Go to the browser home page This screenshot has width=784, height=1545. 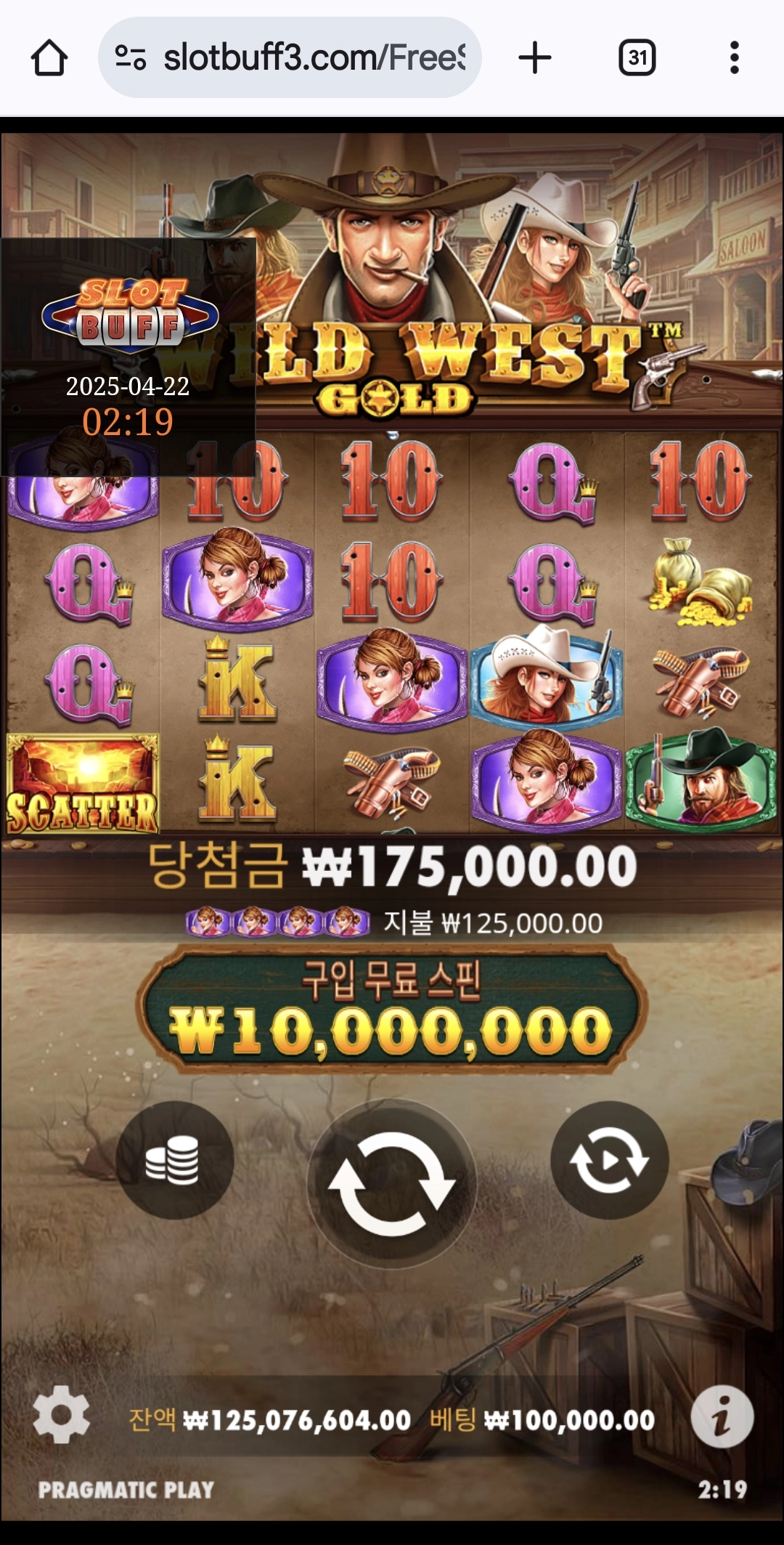click(49, 58)
